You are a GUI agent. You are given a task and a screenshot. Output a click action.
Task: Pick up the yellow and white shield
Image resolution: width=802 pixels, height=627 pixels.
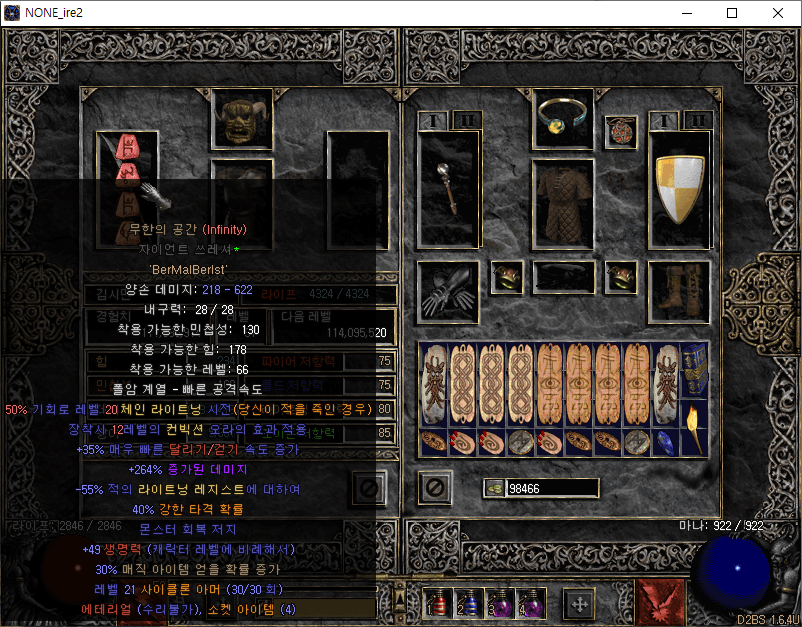(x=680, y=188)
